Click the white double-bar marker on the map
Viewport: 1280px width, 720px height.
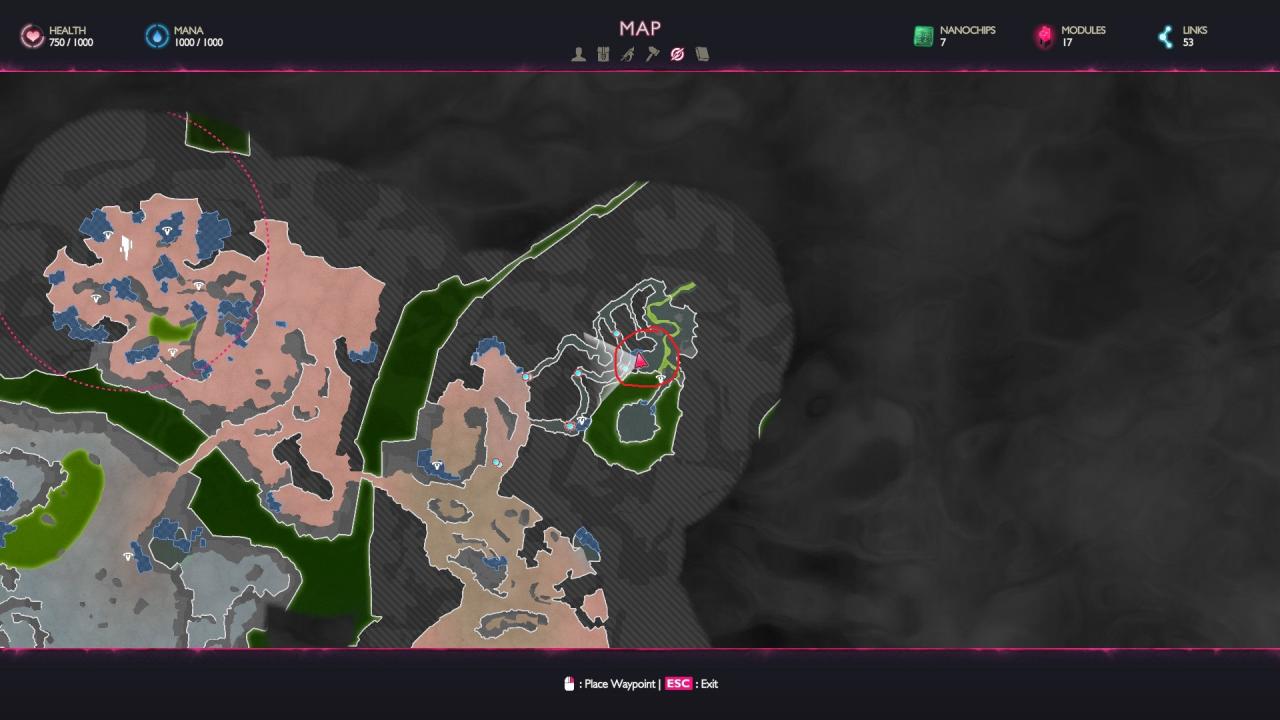(x=126, y=245)
